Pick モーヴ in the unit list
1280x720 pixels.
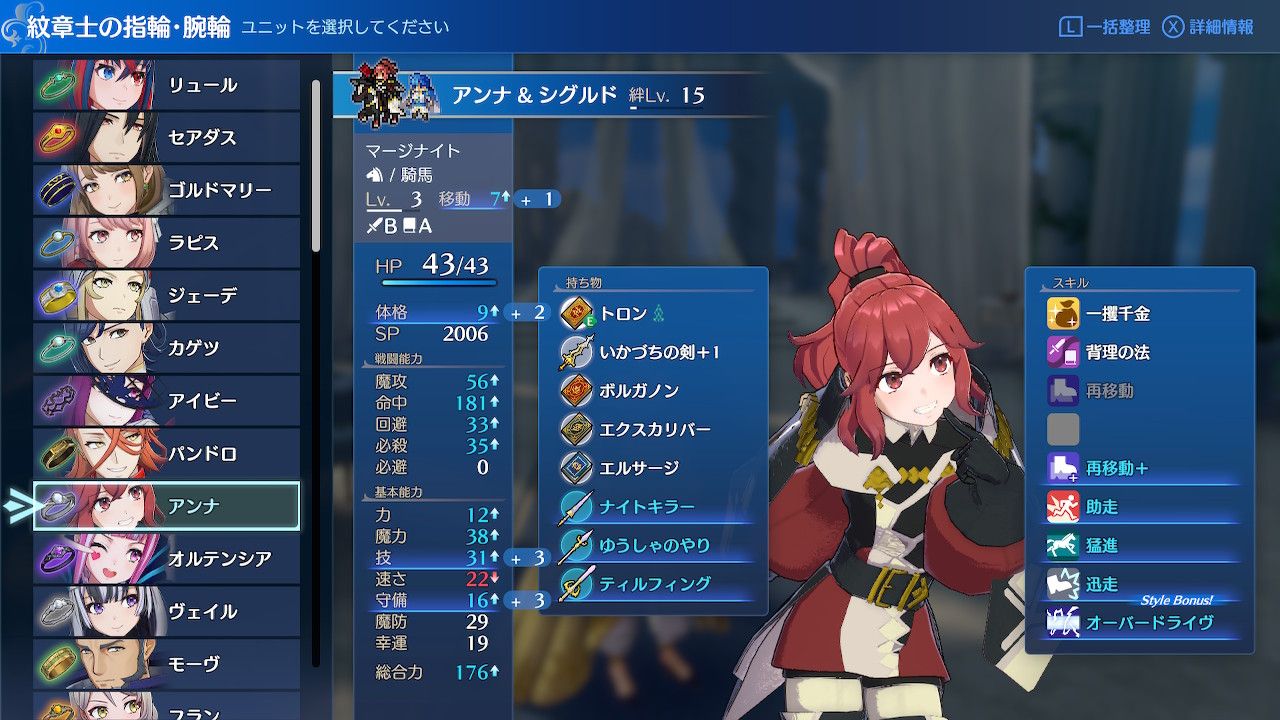pos(166,664)
